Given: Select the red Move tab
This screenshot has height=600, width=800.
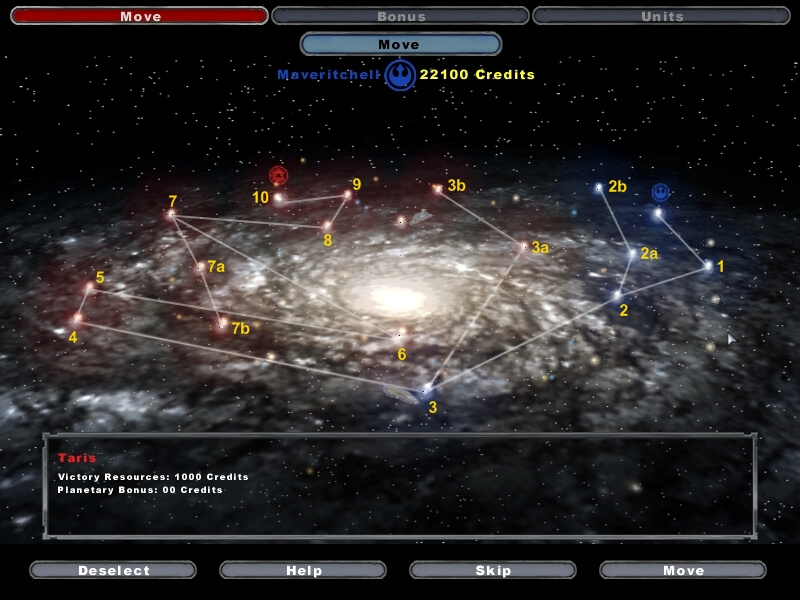Looking at the screenshot, I should (x=139, y=16).
